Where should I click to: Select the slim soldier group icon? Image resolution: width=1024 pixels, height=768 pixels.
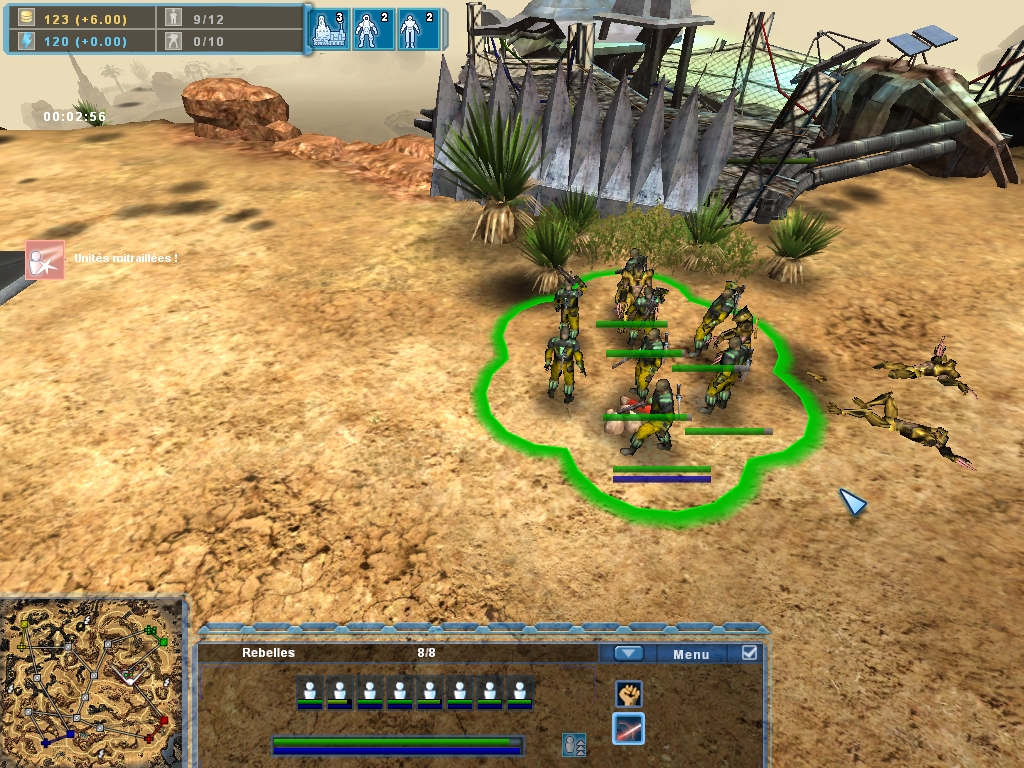pos(415,31)
